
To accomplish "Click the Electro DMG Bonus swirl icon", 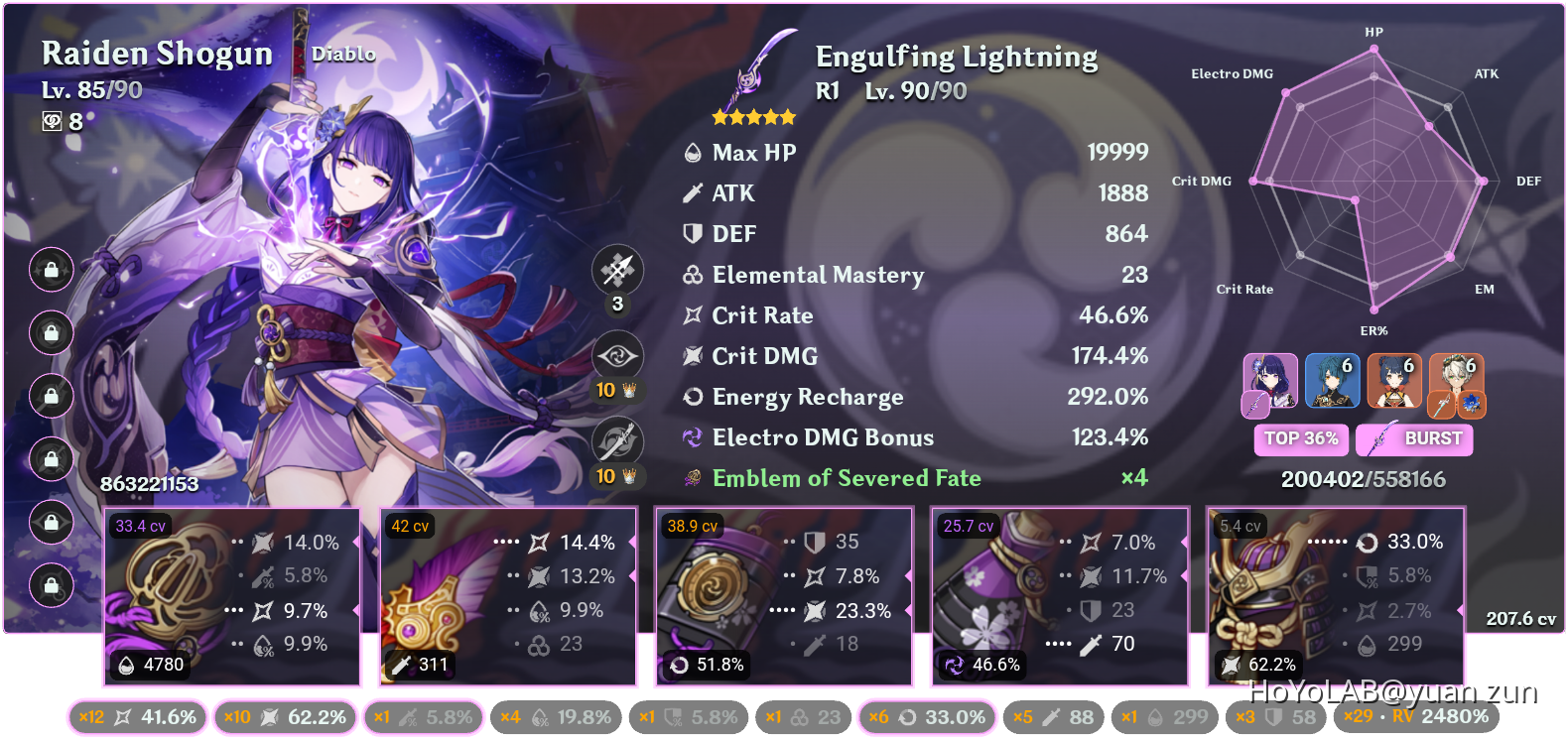I will pos(692,437).
